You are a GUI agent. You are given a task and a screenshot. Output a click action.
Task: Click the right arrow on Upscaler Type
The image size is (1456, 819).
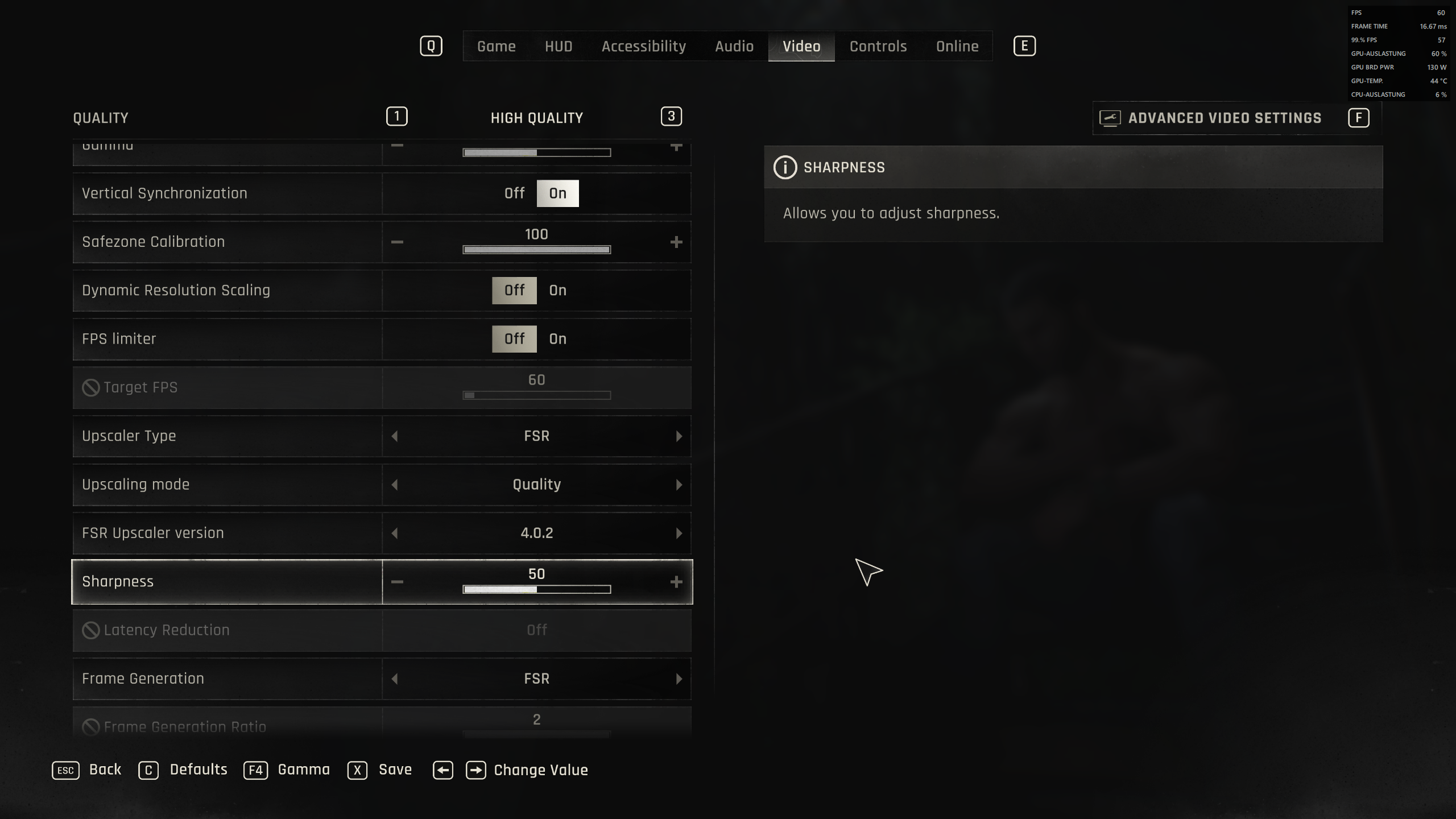point(678,436)
